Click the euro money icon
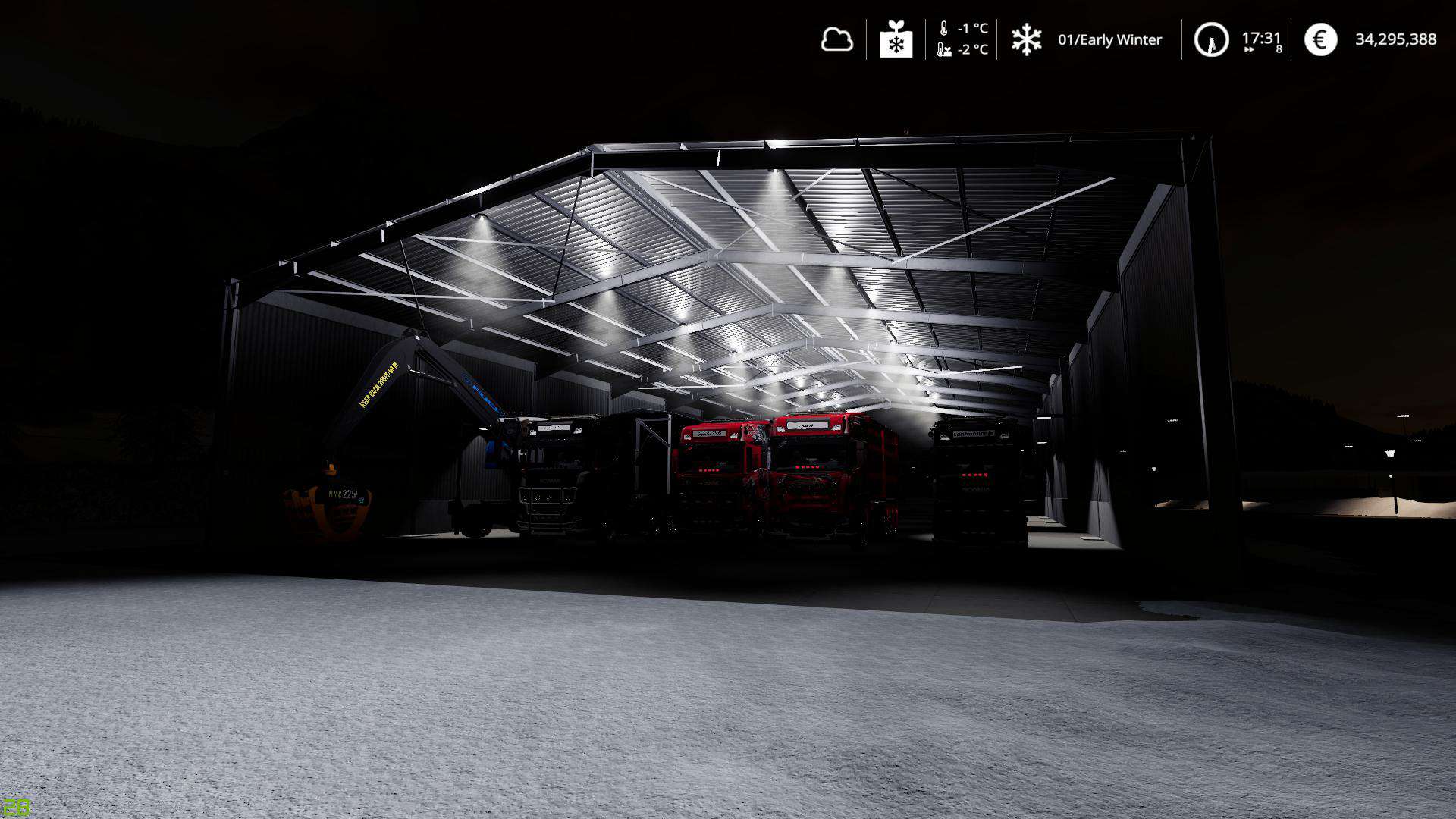The height and width of the screenshot is (819, 1456). coord(1320,39)
